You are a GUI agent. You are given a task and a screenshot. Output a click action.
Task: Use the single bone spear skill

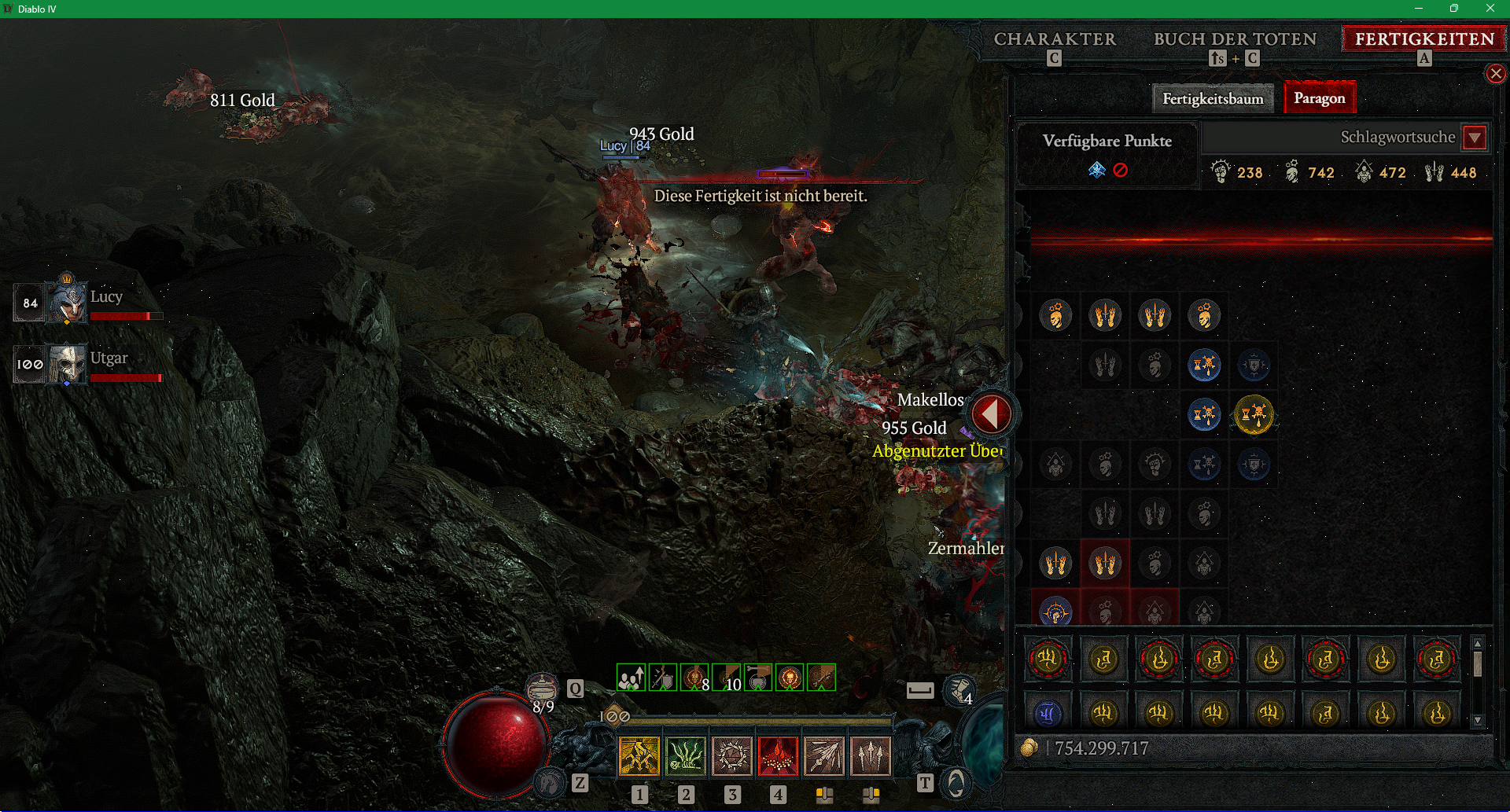click(824, 756)
